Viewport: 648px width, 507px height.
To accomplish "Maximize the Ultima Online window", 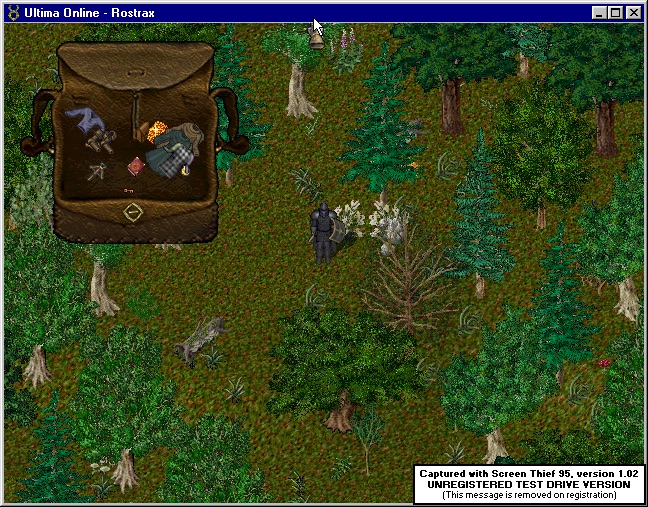I will 616,13.
